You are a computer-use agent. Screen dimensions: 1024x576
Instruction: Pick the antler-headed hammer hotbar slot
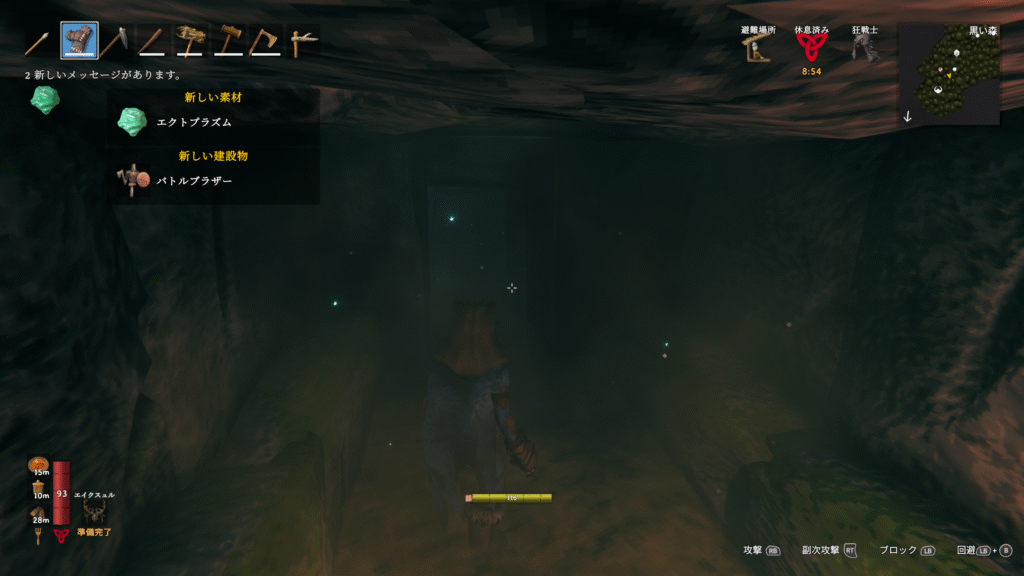click(190, 41)
